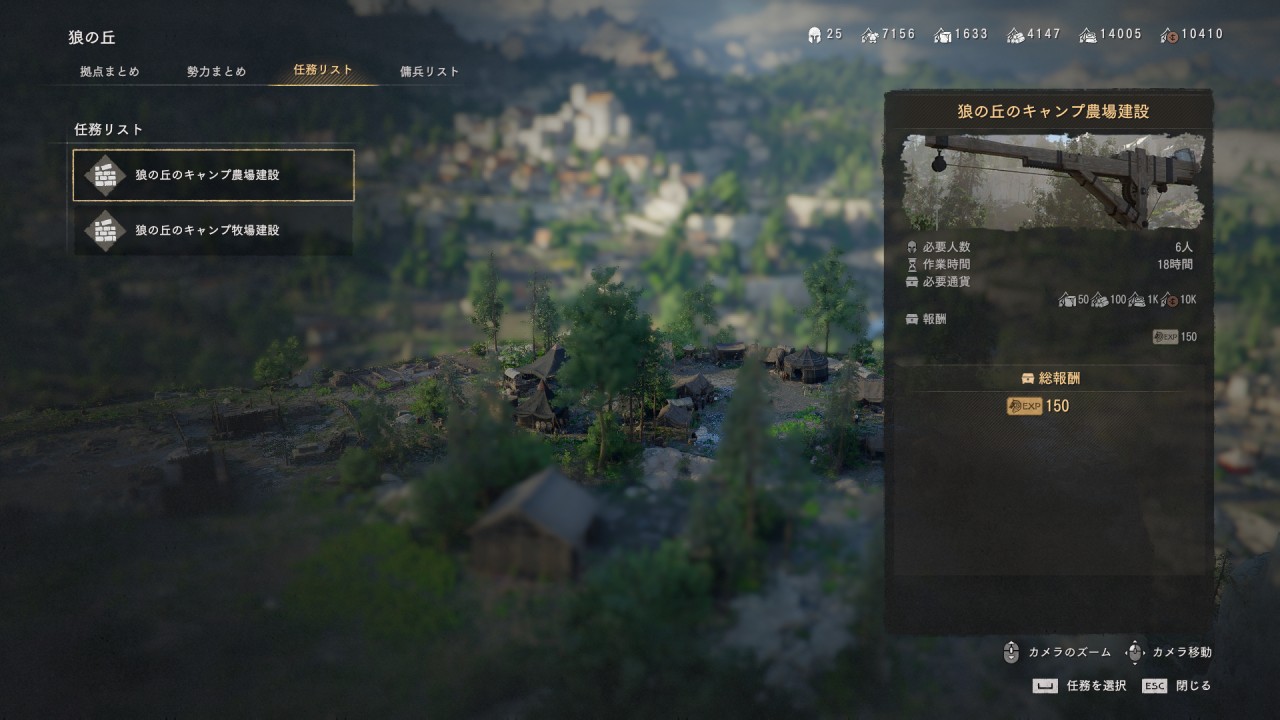Switch to the 拠点まとめ tab
The height and width of the screenshot is (720, 1280).
[x=110, y=72]
